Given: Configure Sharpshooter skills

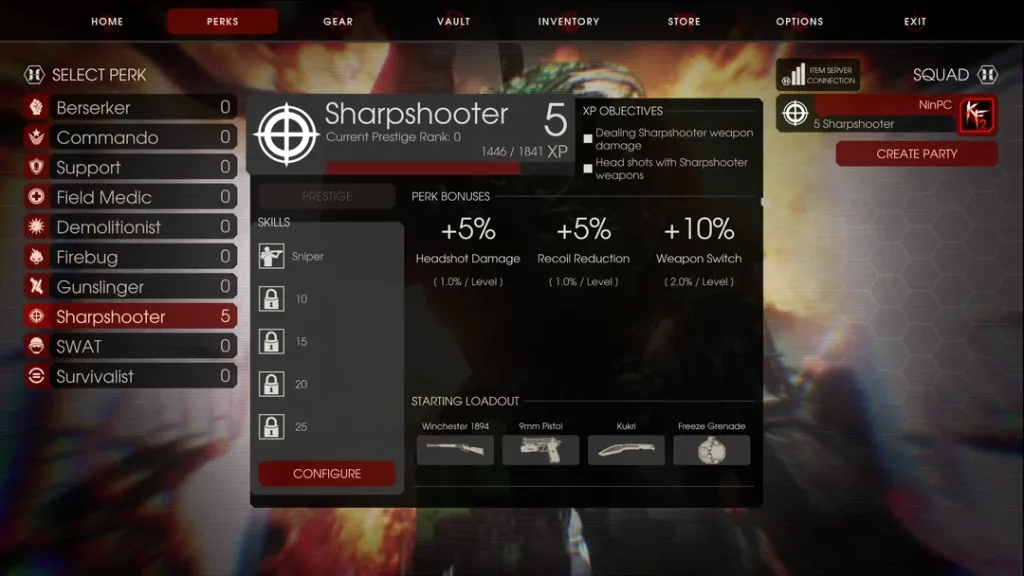Looking at the screenshot, I should (327, 474).
